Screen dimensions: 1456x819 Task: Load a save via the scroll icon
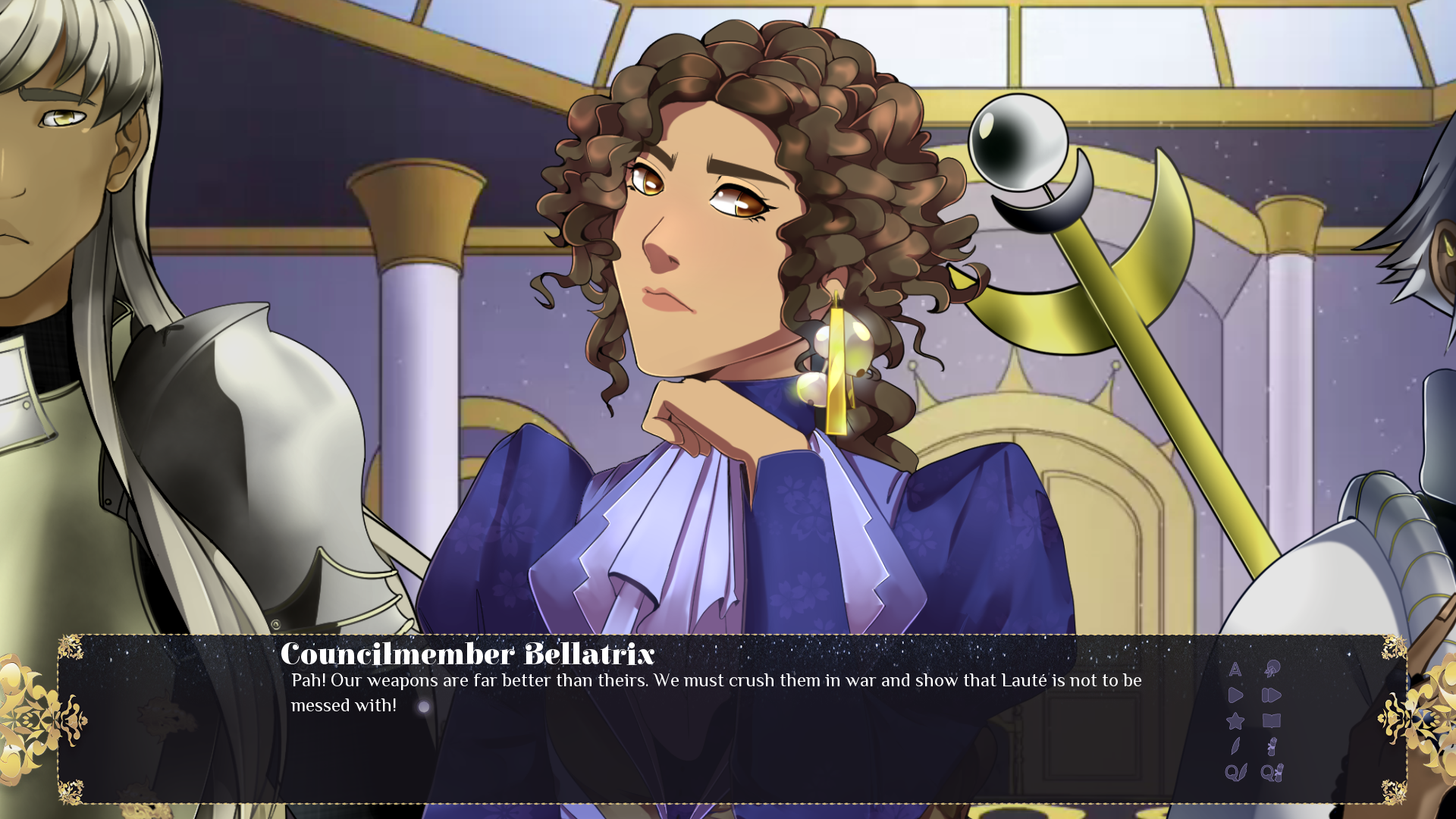pyautogui.click(x=1272, y=746)
